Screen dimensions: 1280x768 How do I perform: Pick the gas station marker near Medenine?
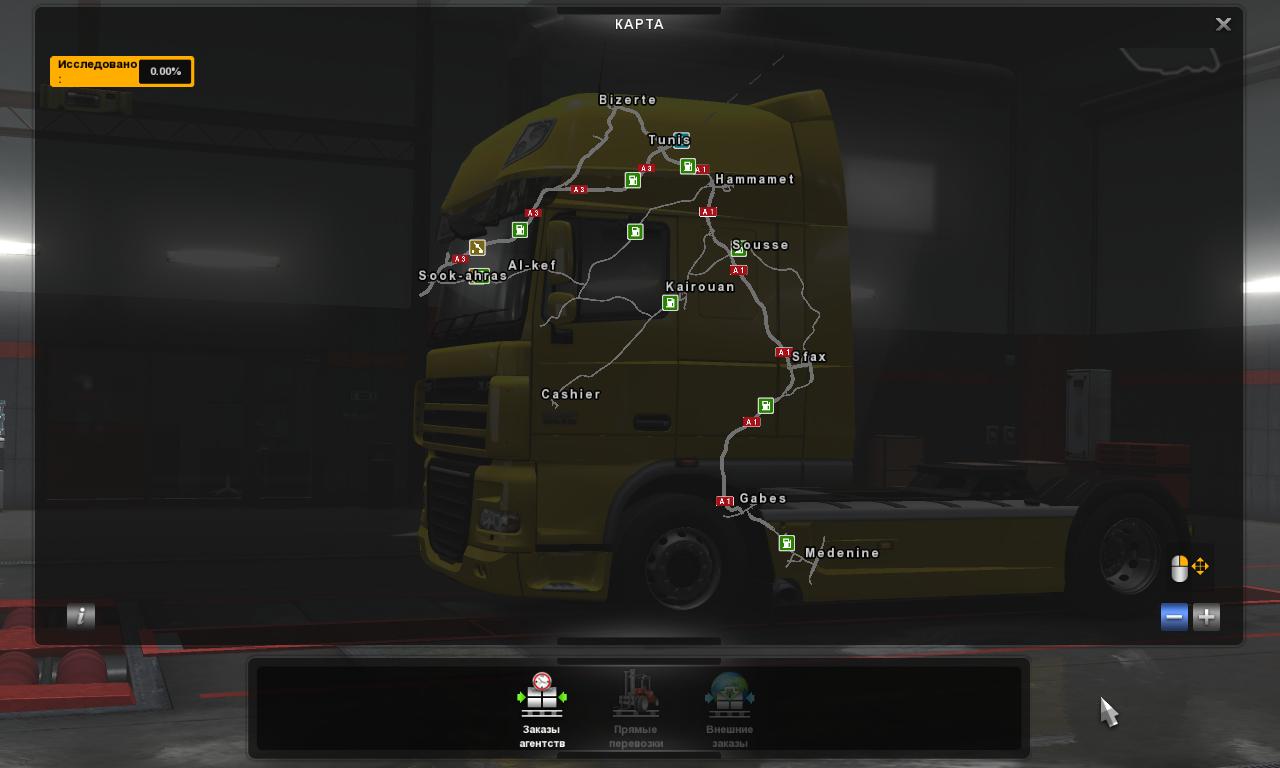786,543
